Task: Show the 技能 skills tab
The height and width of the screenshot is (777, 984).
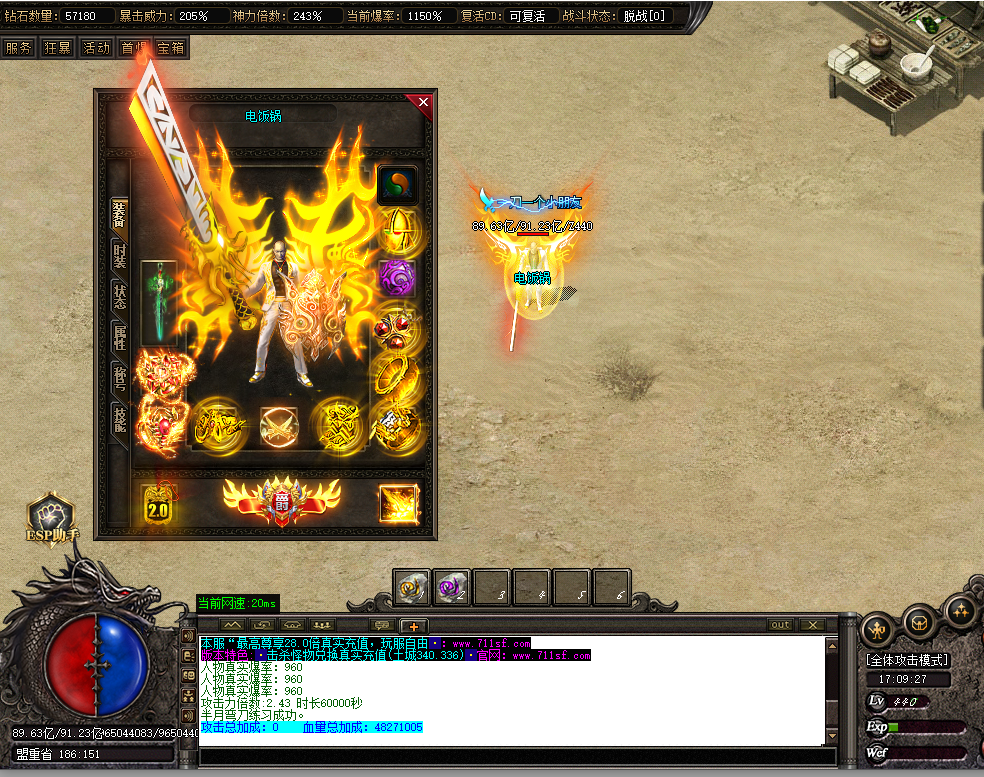Action: [x=119, y=417]
